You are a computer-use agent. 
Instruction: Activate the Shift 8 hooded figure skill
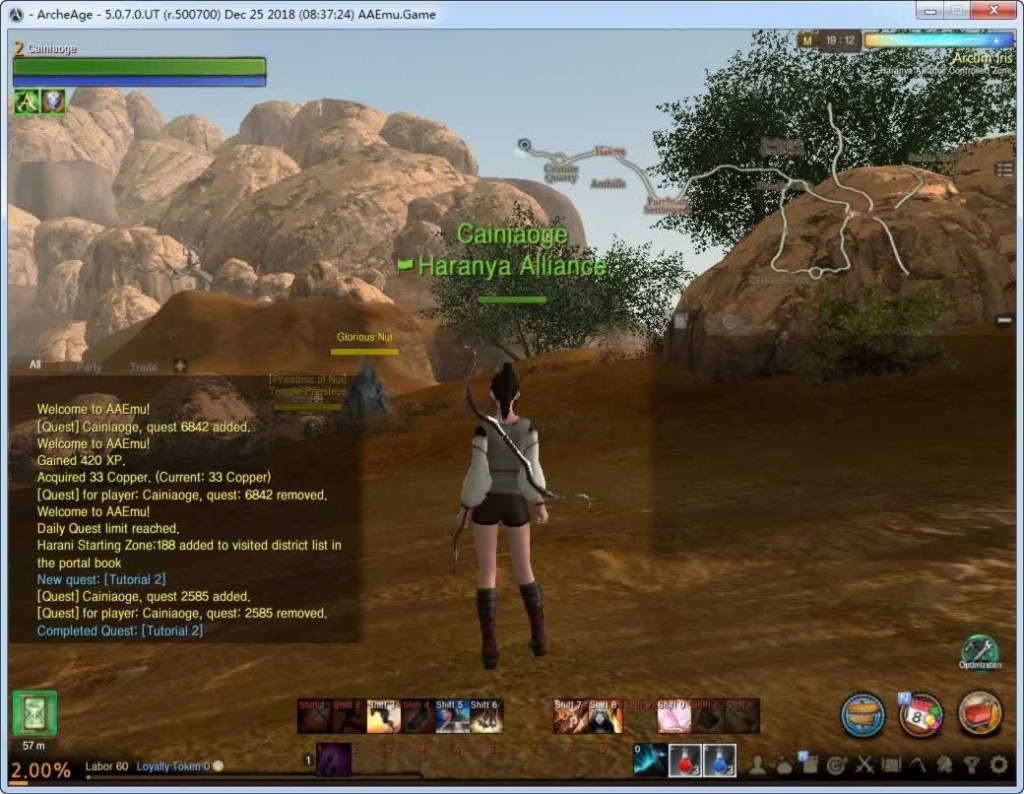pos(605,716)
